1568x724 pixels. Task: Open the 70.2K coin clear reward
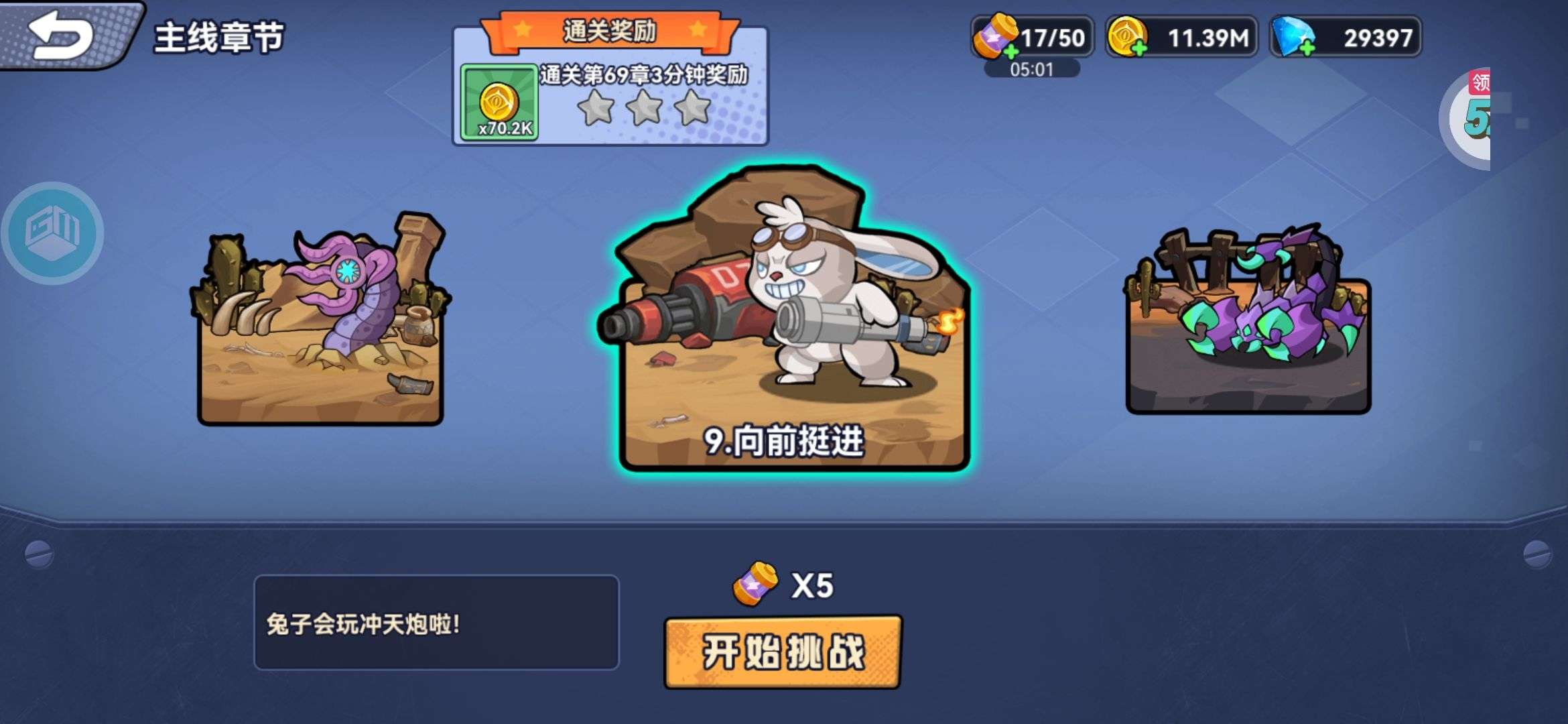point(499,103)
